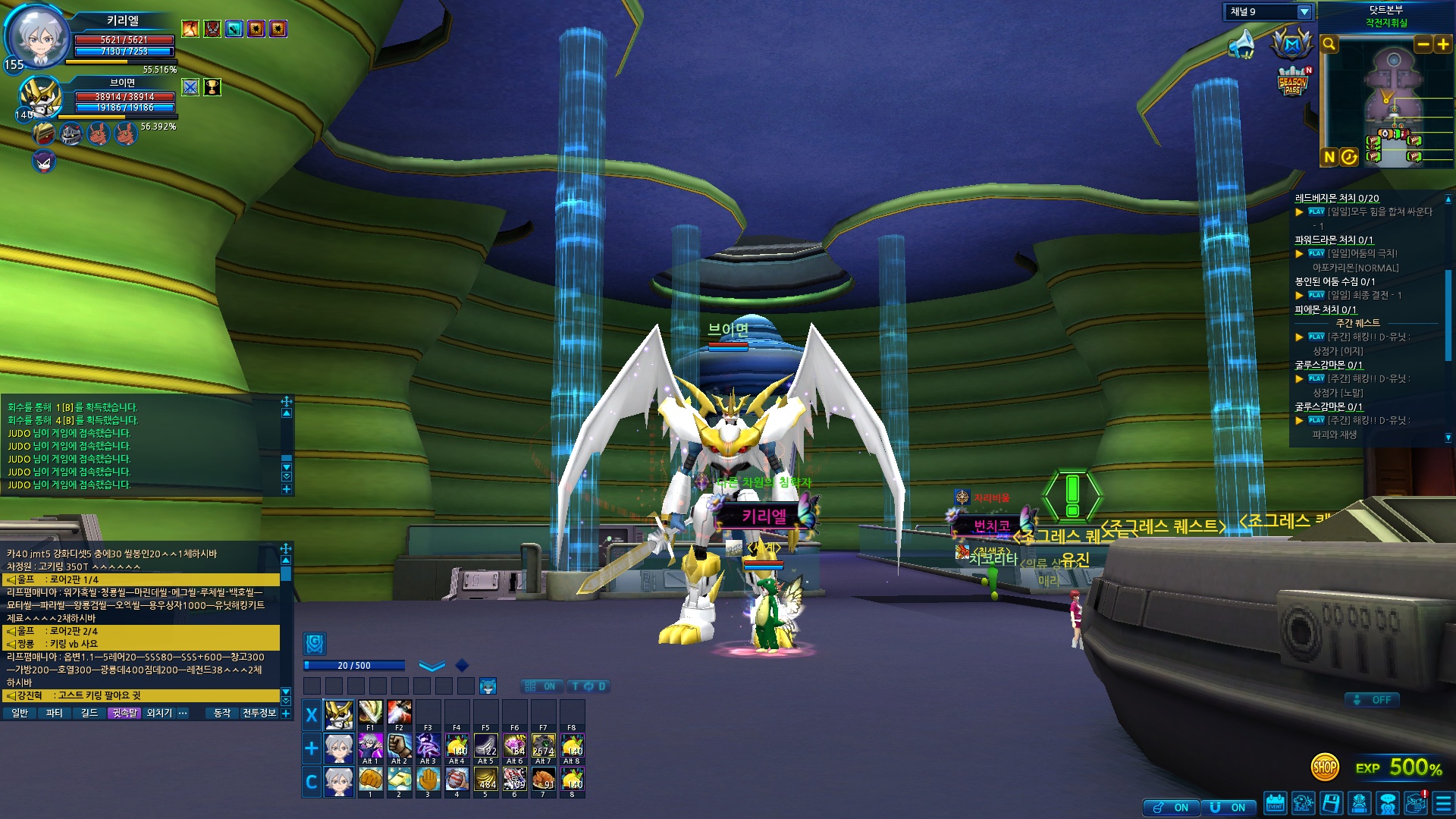Select the 레드베지몬 처치 quest entry
The image size is (1456, 819).
pos(1336,199)
